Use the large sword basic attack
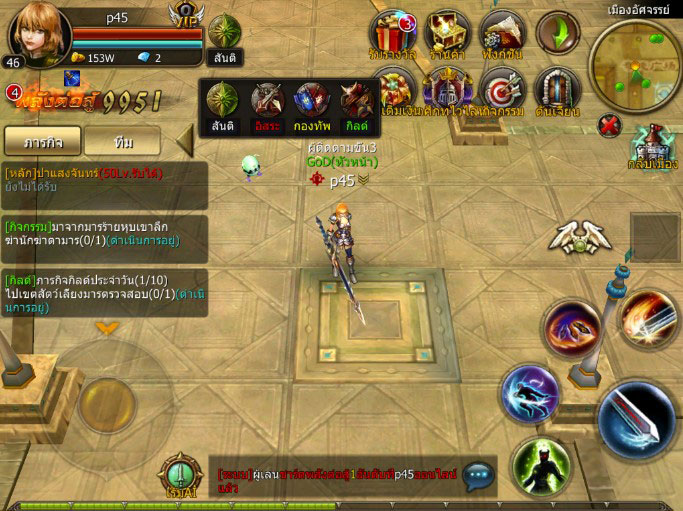683x511 pixels. [x=638, y=418]
